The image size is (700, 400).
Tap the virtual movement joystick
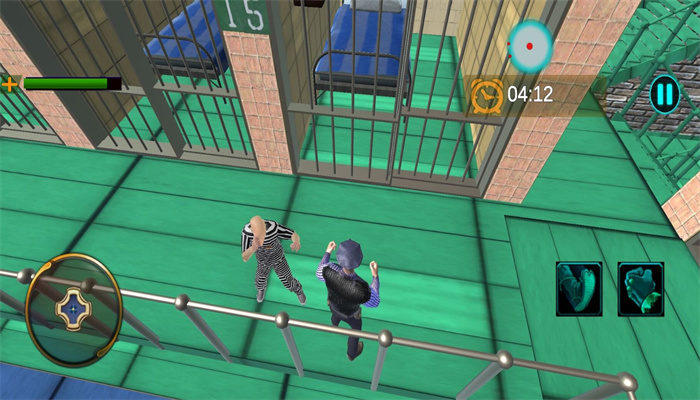[73, 309]
